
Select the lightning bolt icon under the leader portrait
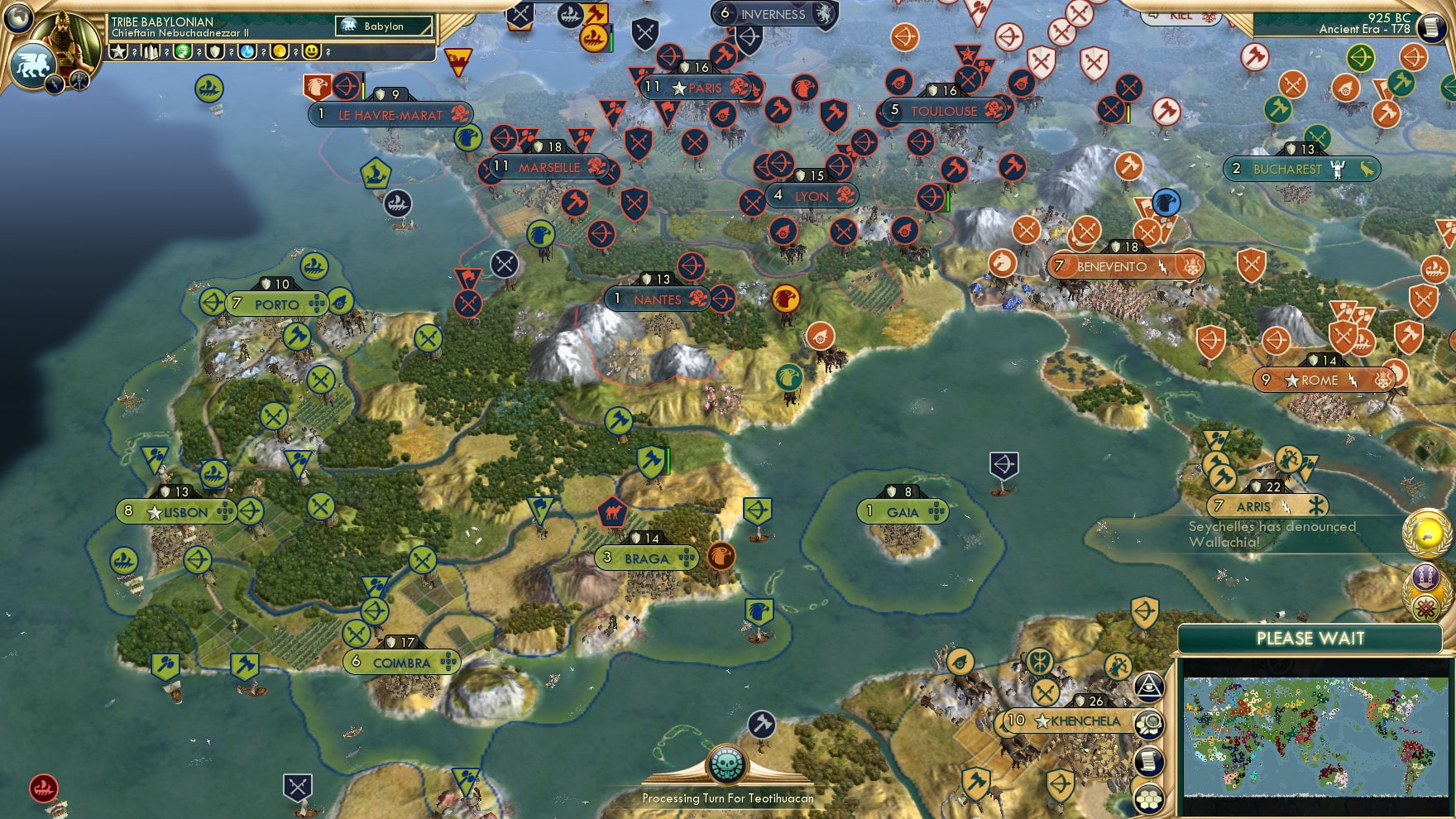click(53, 84)
